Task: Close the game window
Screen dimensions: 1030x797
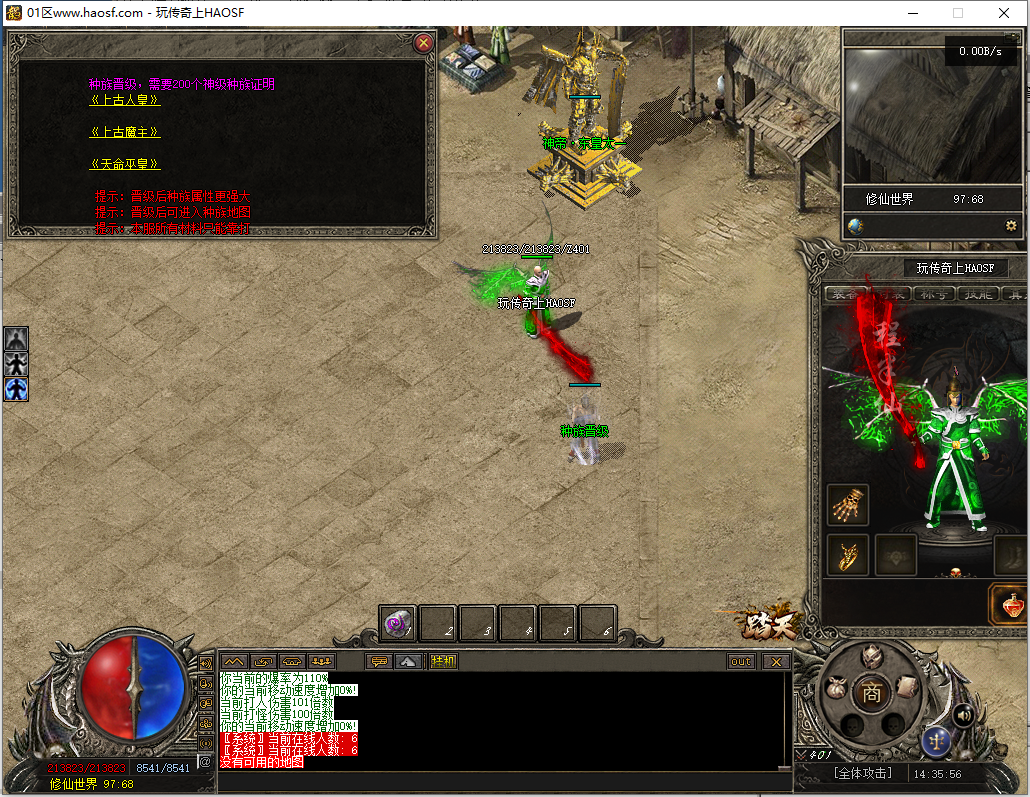Action: pos(1004,13)
